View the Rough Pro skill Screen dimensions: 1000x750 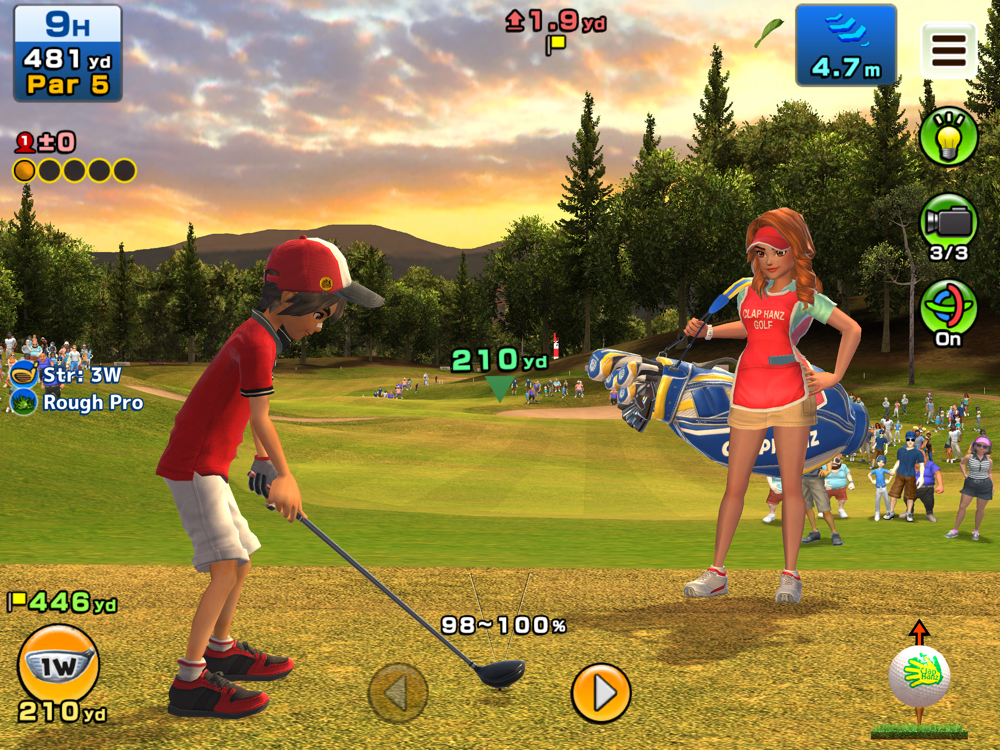[x=78, y=403]
